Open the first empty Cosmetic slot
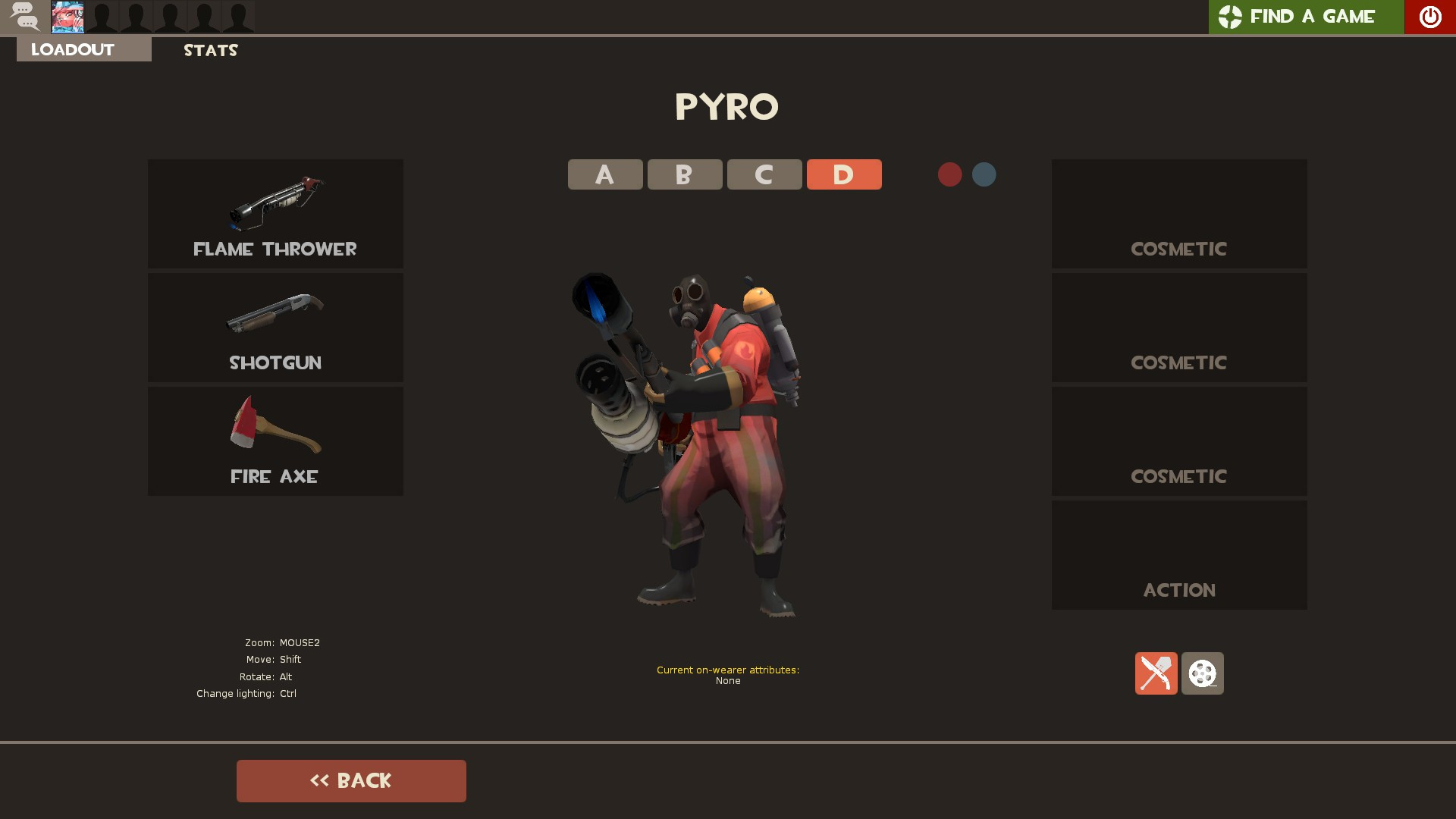This screenshot has height=819, width=1456. pyautogui.click(x=1178, y=213)
